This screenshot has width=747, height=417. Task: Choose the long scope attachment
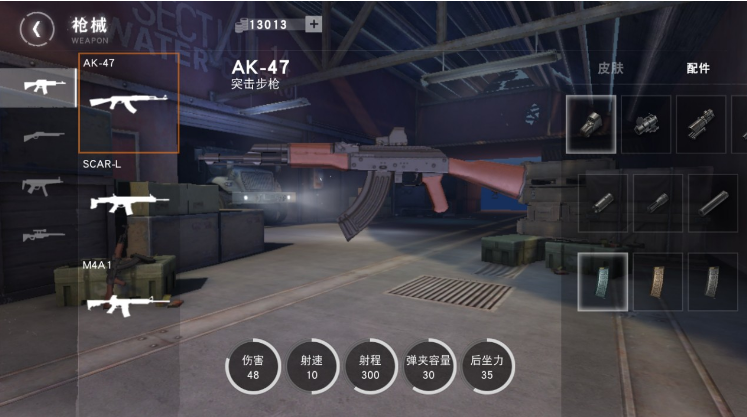[701, 124]
